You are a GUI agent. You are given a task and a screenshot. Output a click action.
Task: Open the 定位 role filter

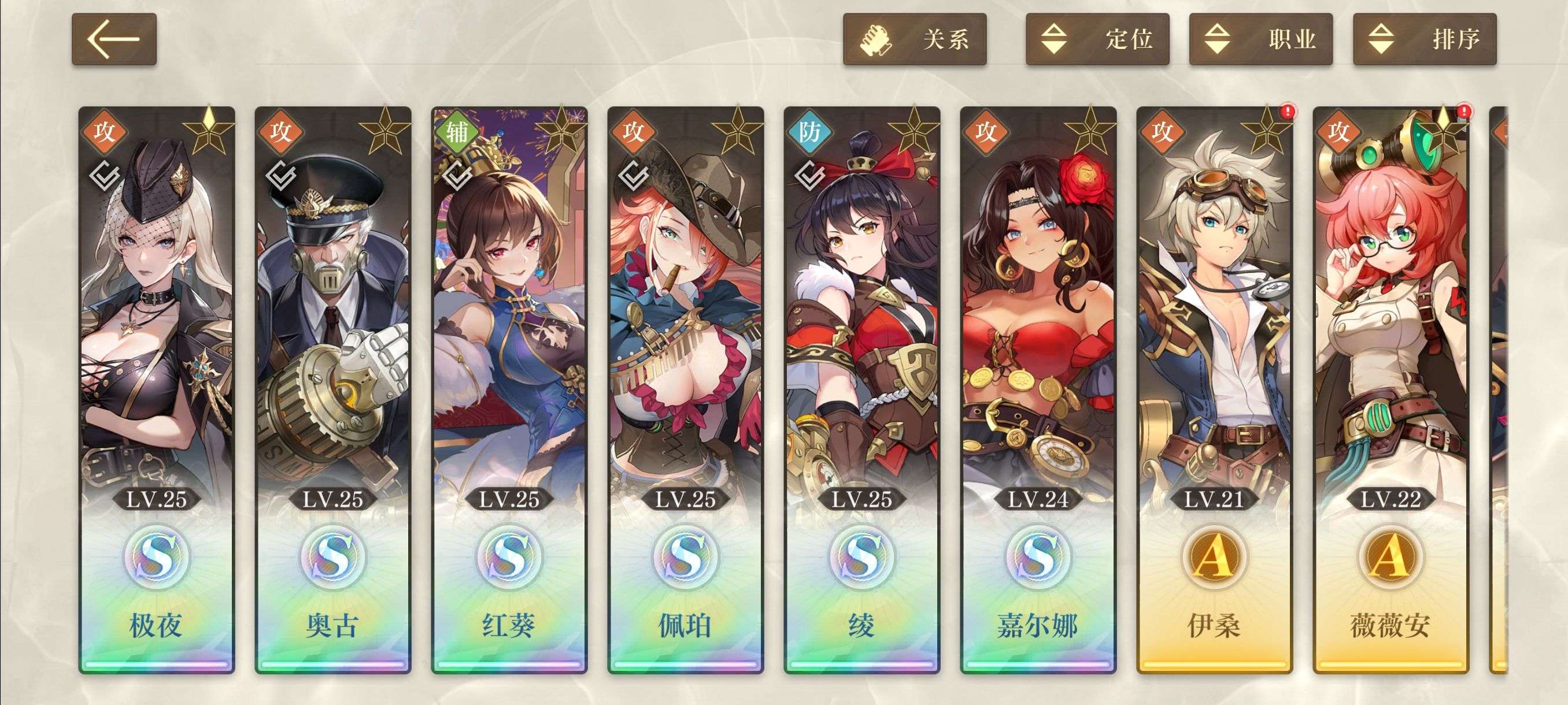click(1097, 39)
